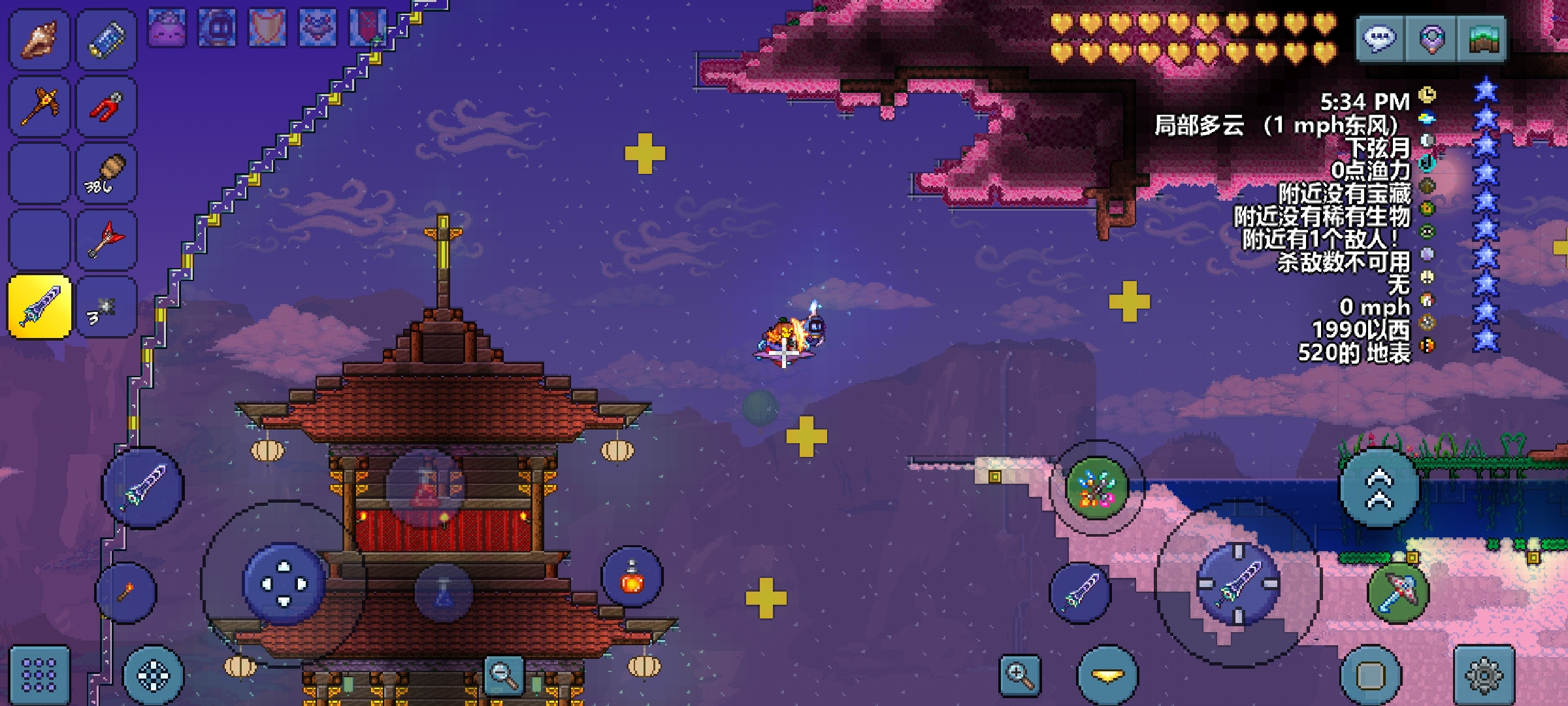Open the settings gear button

pos(1484,675)
